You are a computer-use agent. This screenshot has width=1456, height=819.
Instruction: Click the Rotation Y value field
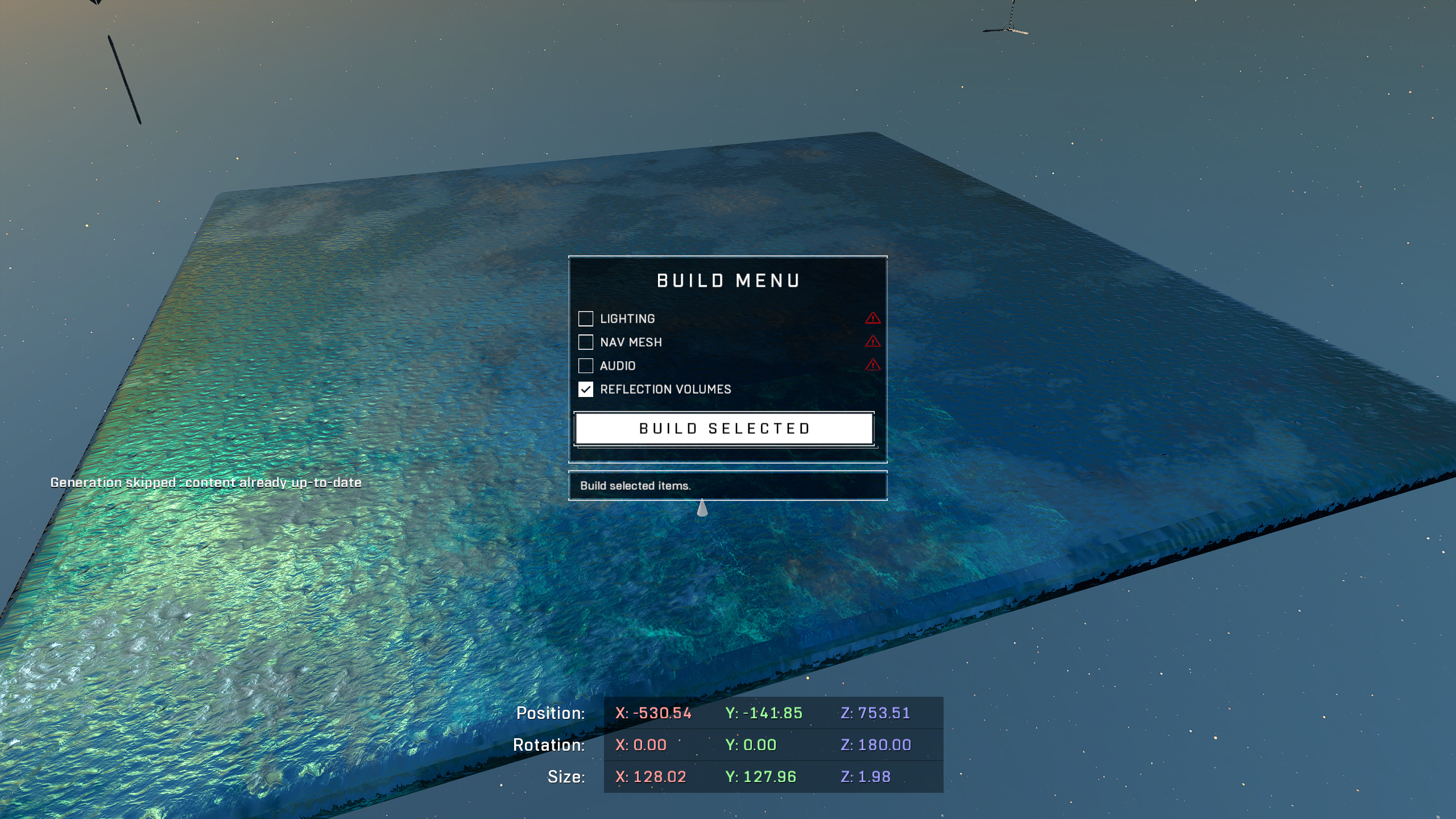click(x=751, y=745)
